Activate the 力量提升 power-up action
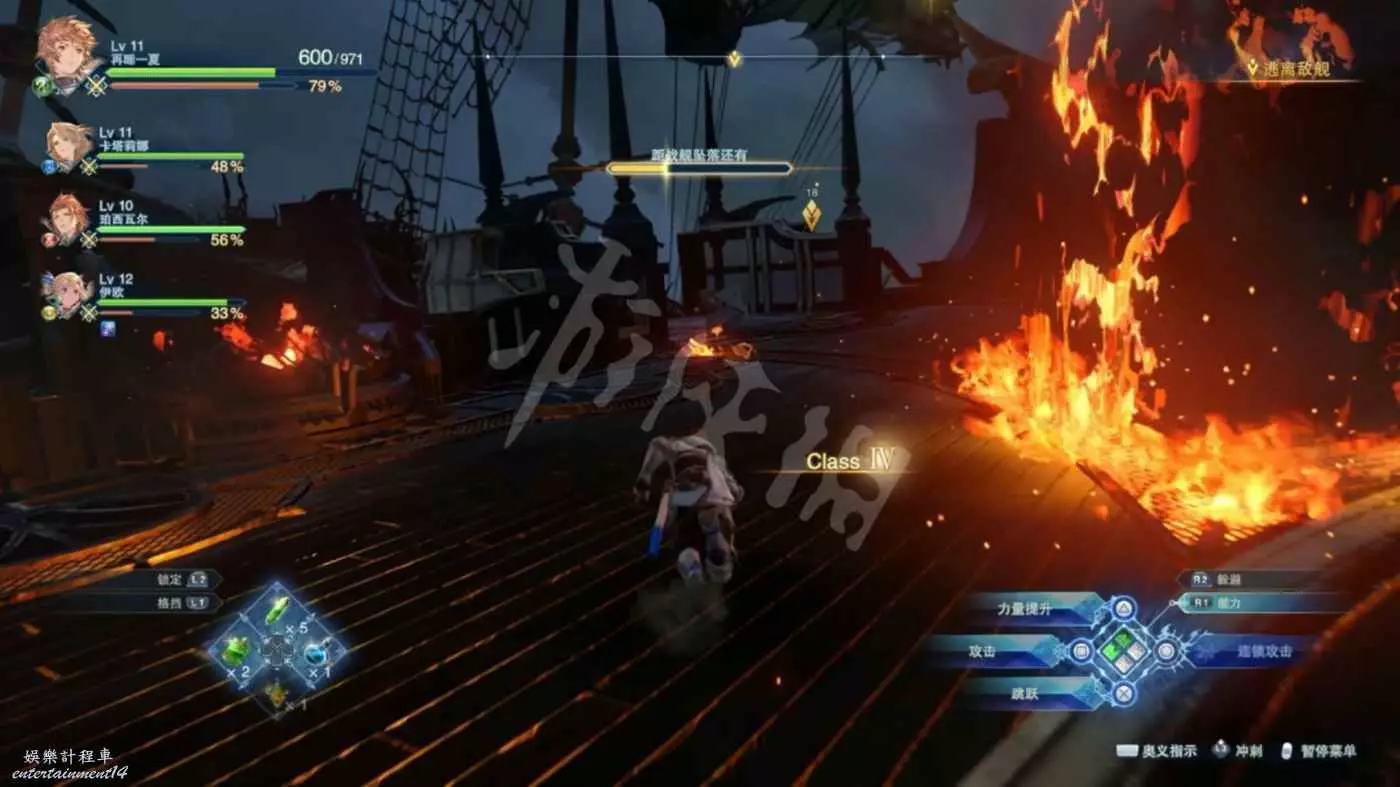This screenshot has height=787, width=1400. click(1028, 609)
